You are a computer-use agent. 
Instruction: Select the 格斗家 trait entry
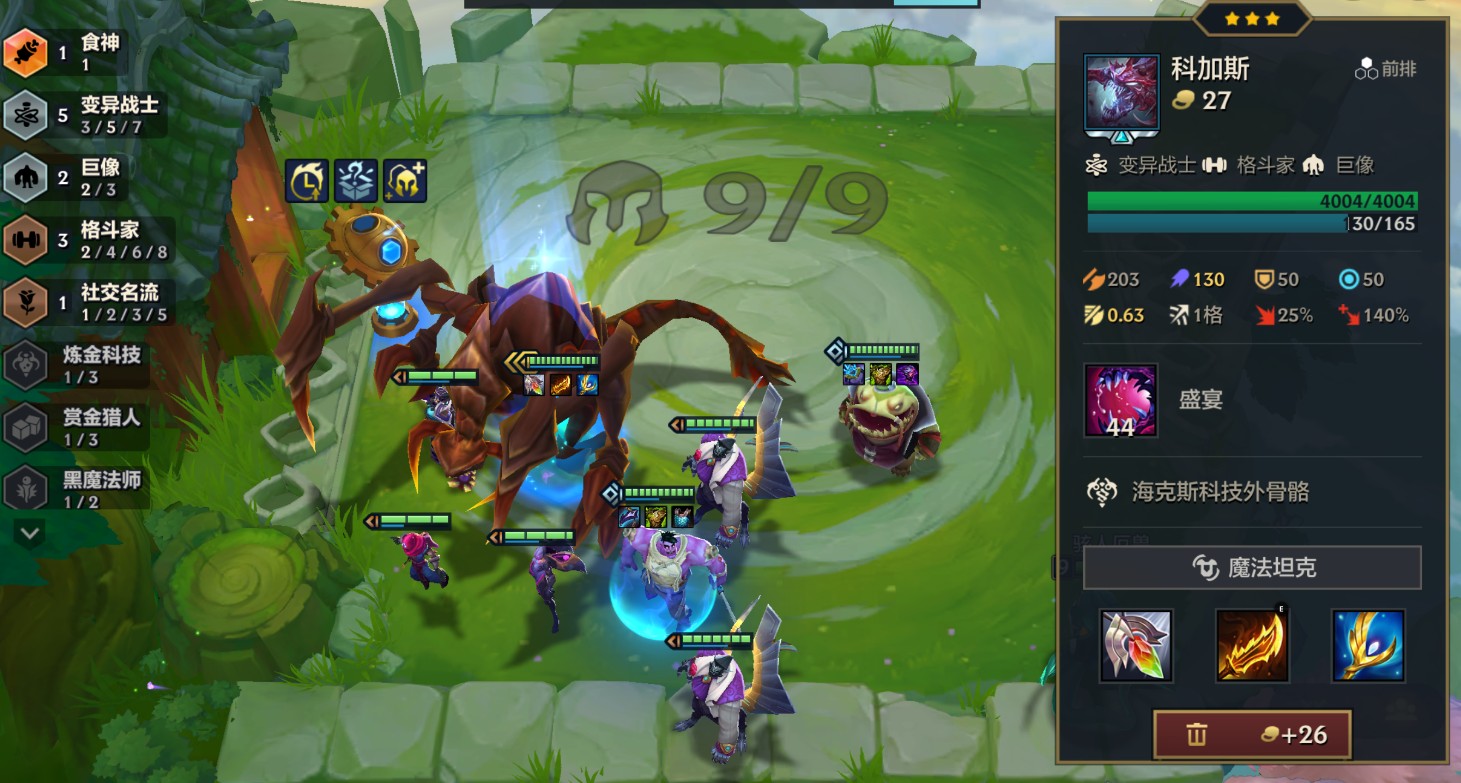click(x=85, y=240)
